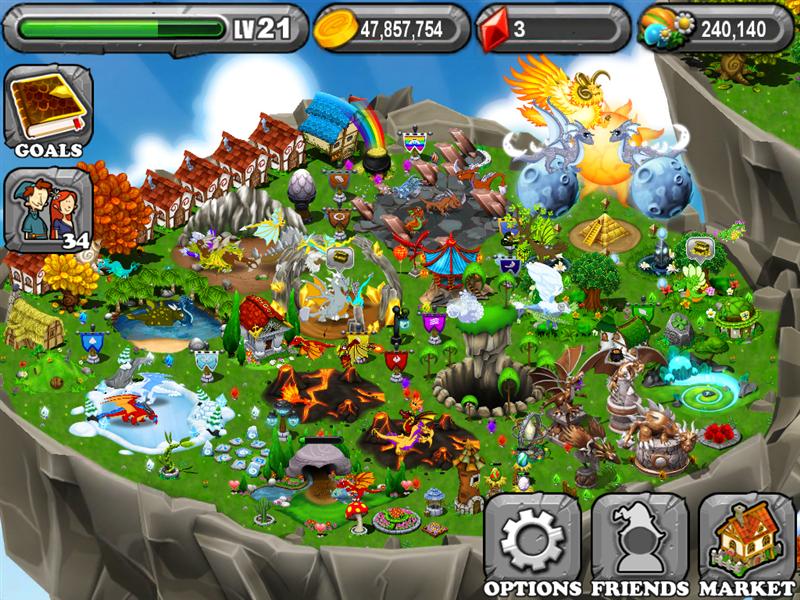
Task: Tap the gold coin counter
Action: click(392, 29)
